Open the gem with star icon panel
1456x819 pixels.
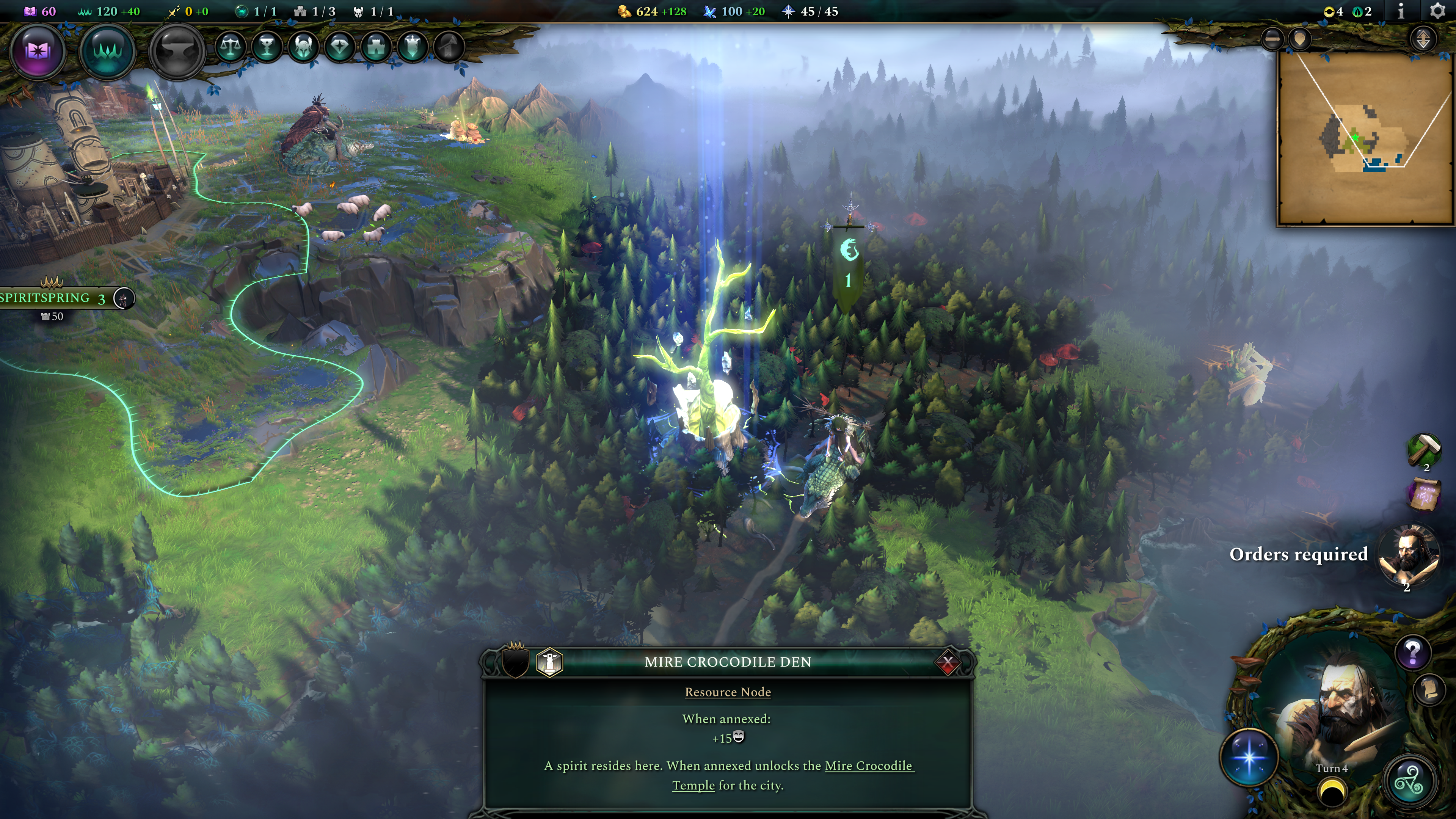pos(340,46)
